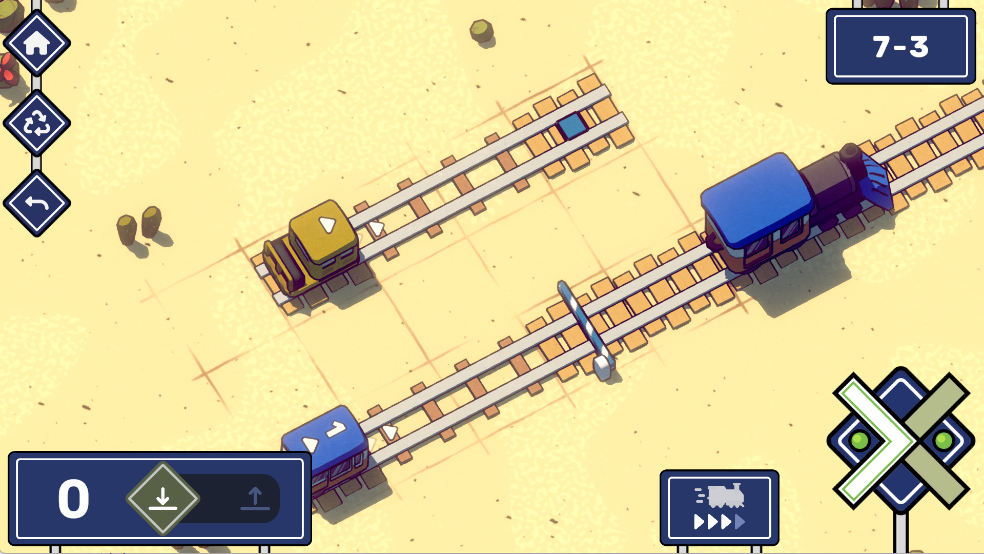Start trains with the railroad crossing sign
The height and width of the screenshot is (554, 984).
click(900, 440)
